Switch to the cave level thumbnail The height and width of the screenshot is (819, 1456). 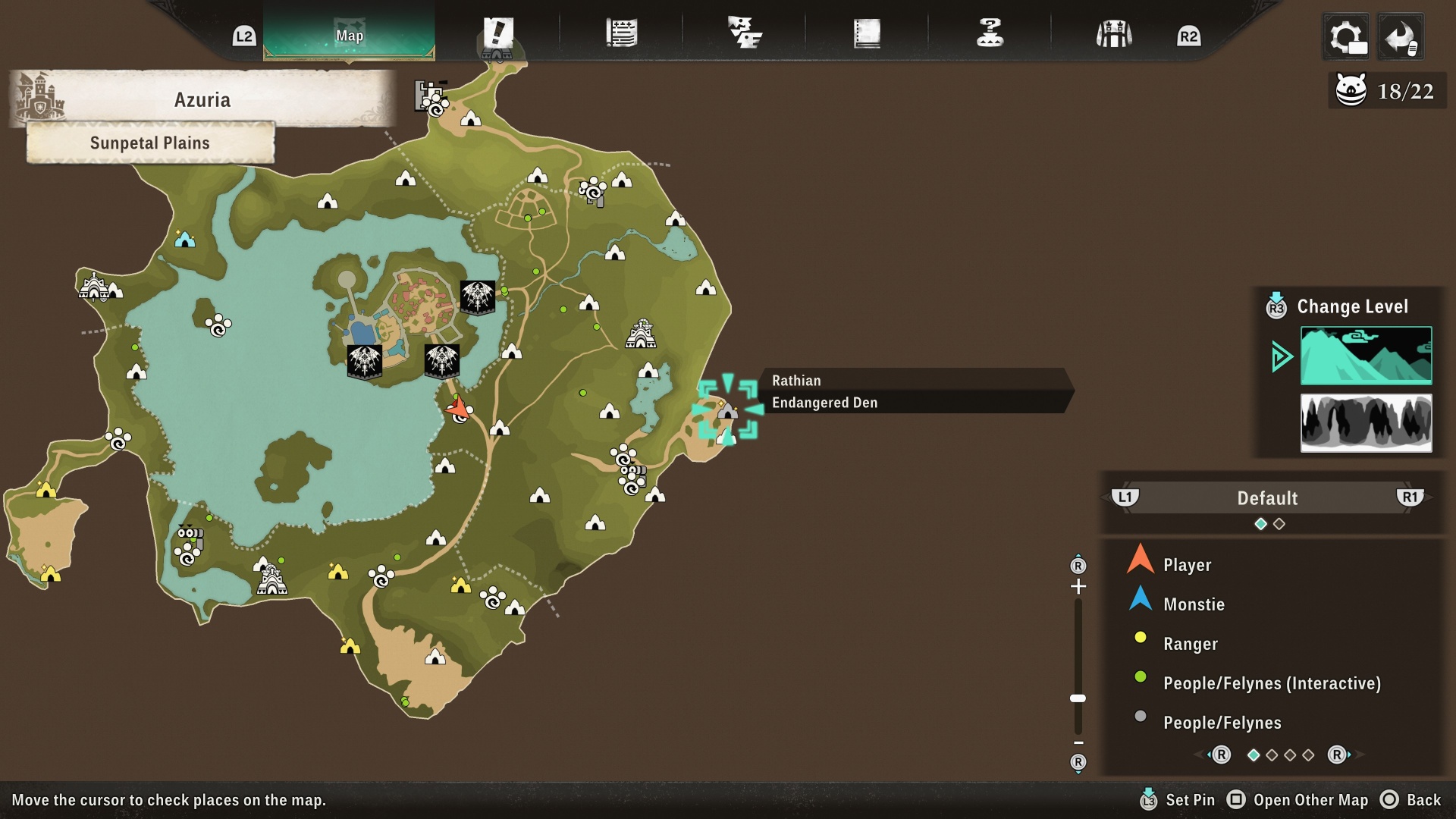[x=1366, y=423]
